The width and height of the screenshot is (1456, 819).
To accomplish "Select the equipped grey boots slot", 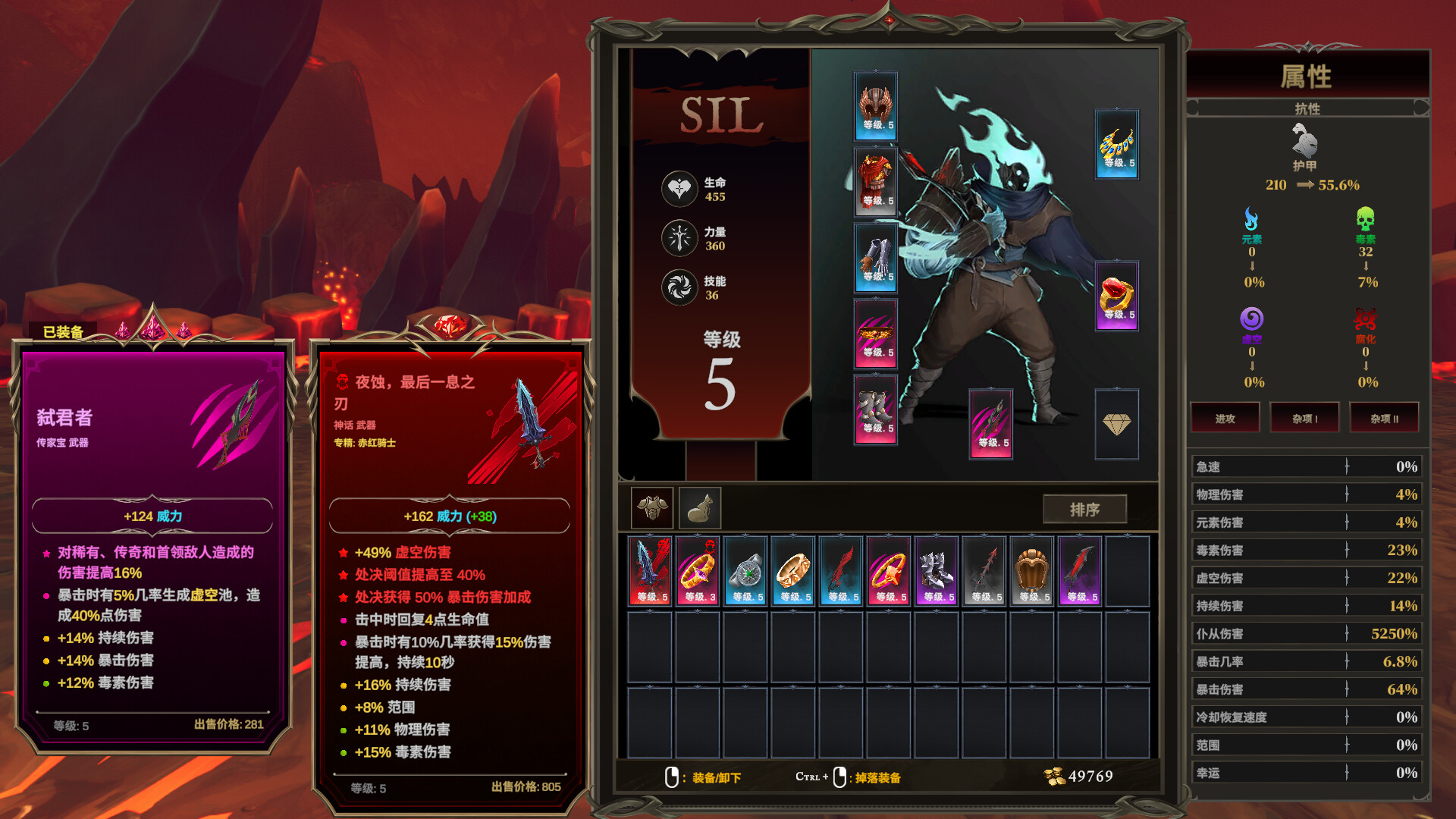I will [x=876, y=409].
